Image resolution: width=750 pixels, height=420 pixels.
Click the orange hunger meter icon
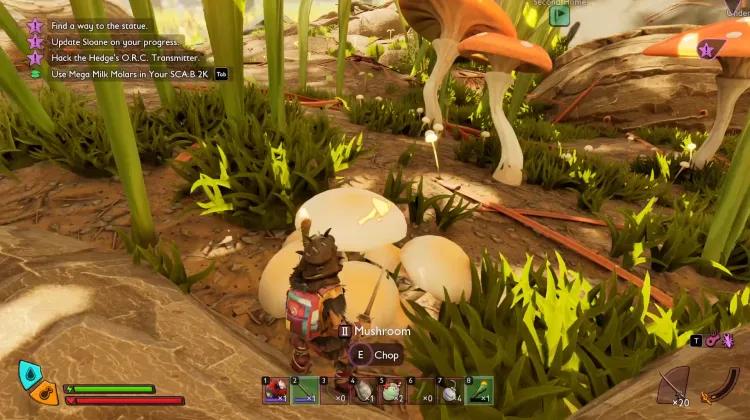tap(43, 394)
